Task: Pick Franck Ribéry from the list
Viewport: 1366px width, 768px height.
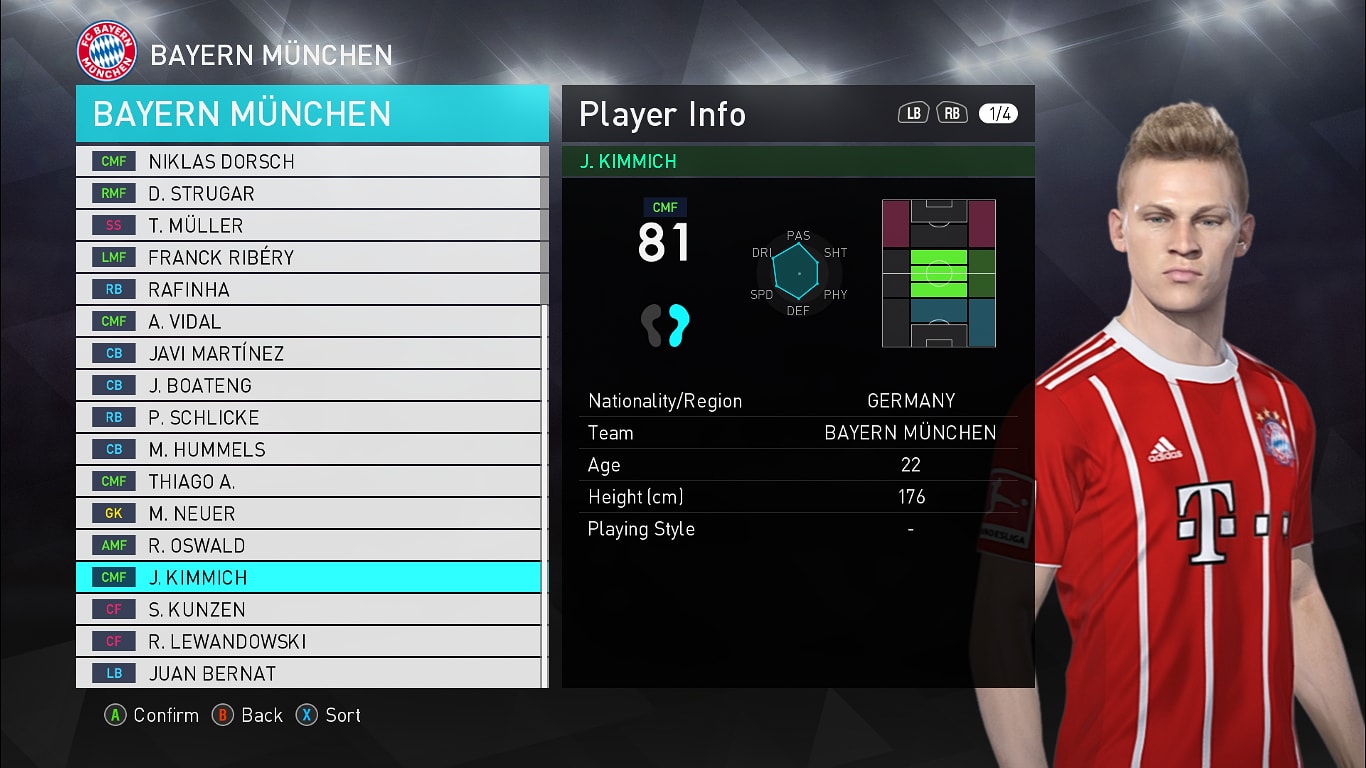Action: tap(310, 257)
